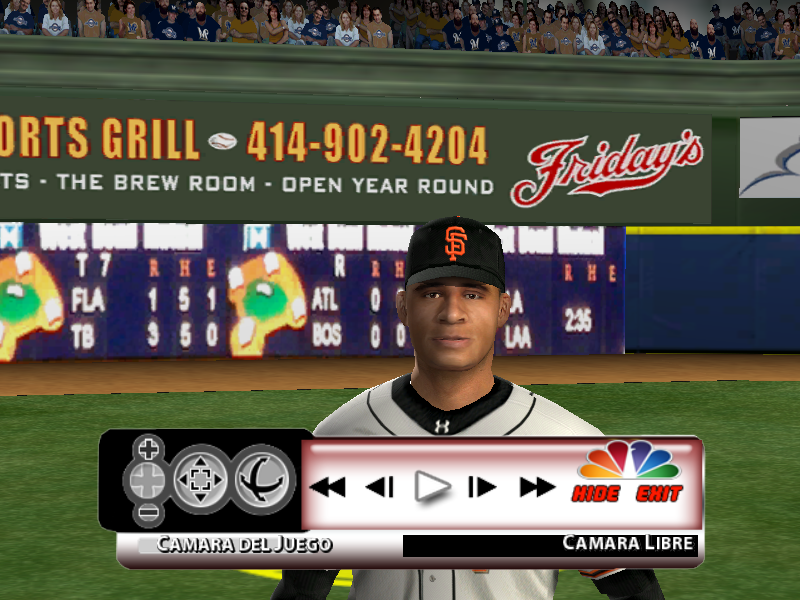Hide the replay control panel
800x600 pixels.
point(596,493)
